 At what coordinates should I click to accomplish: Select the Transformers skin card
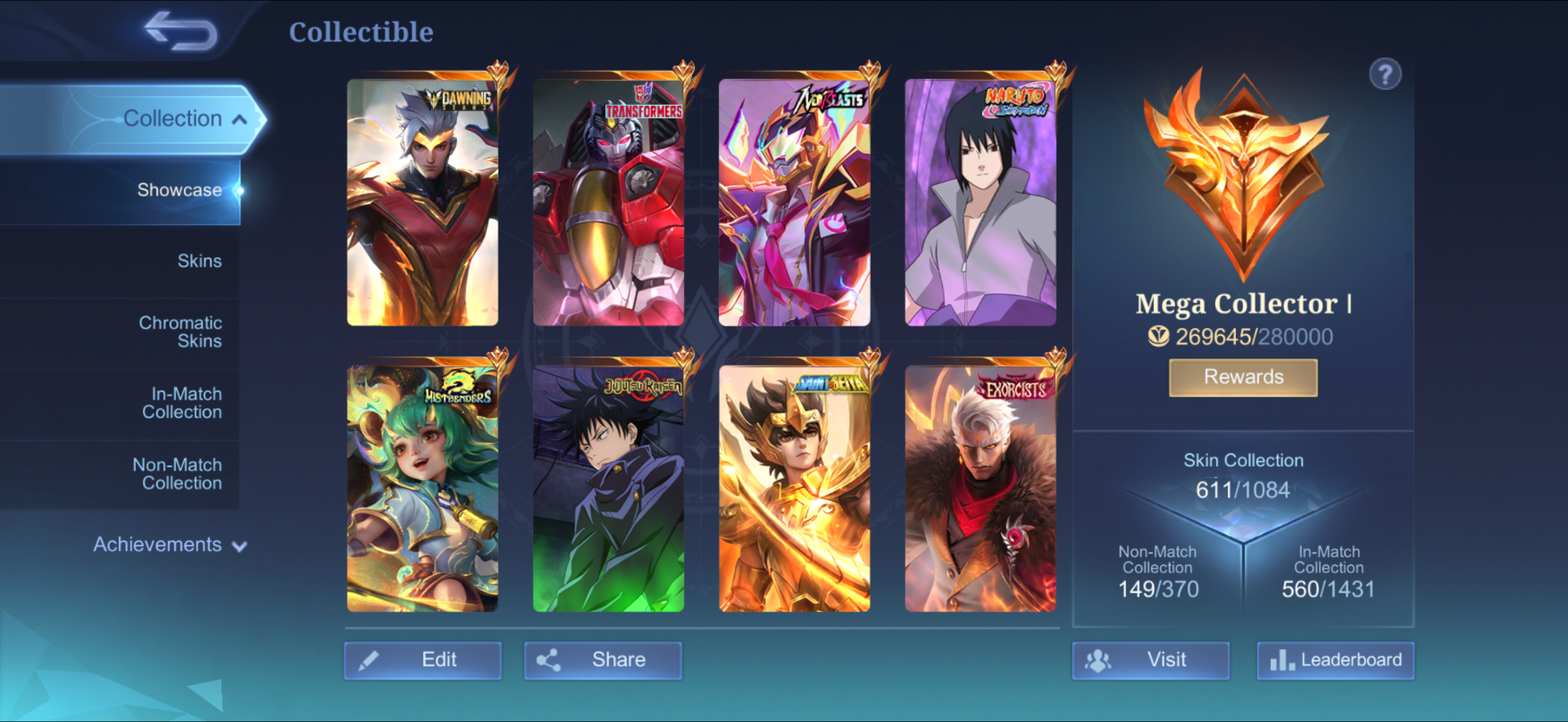(x=608, y=203)
